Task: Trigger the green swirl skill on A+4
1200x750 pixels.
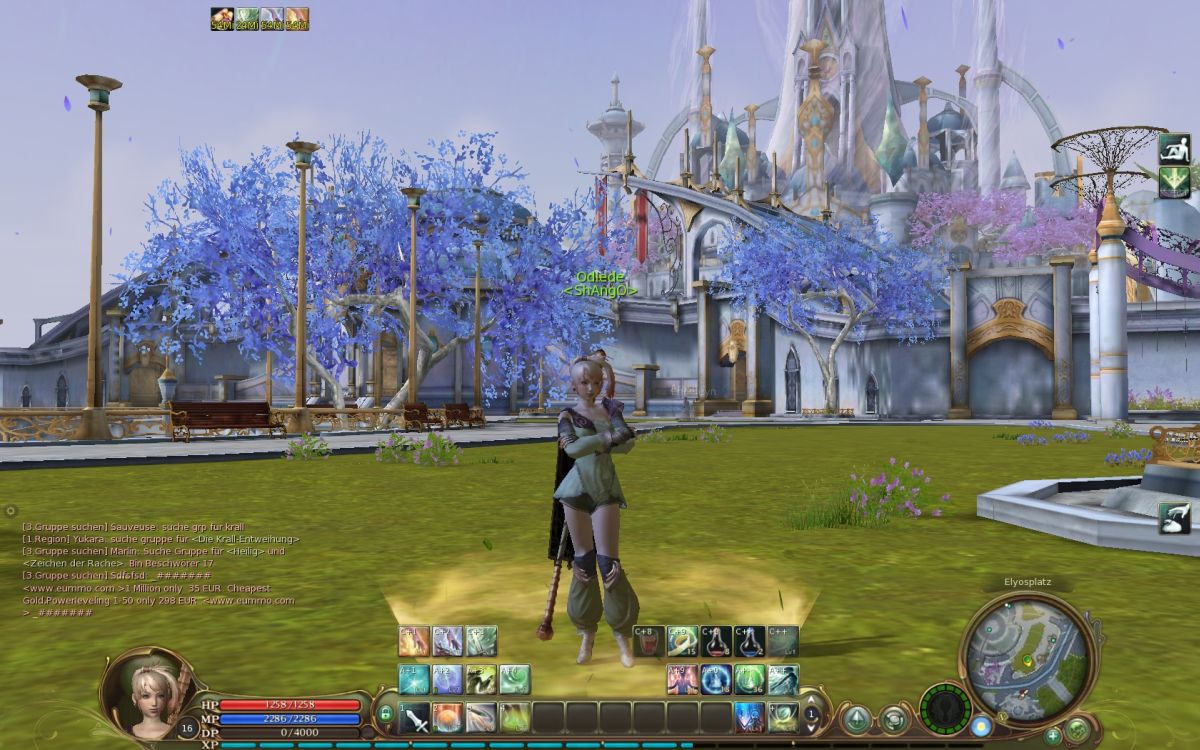Action: pyautogui.click(x=515, y=680)
